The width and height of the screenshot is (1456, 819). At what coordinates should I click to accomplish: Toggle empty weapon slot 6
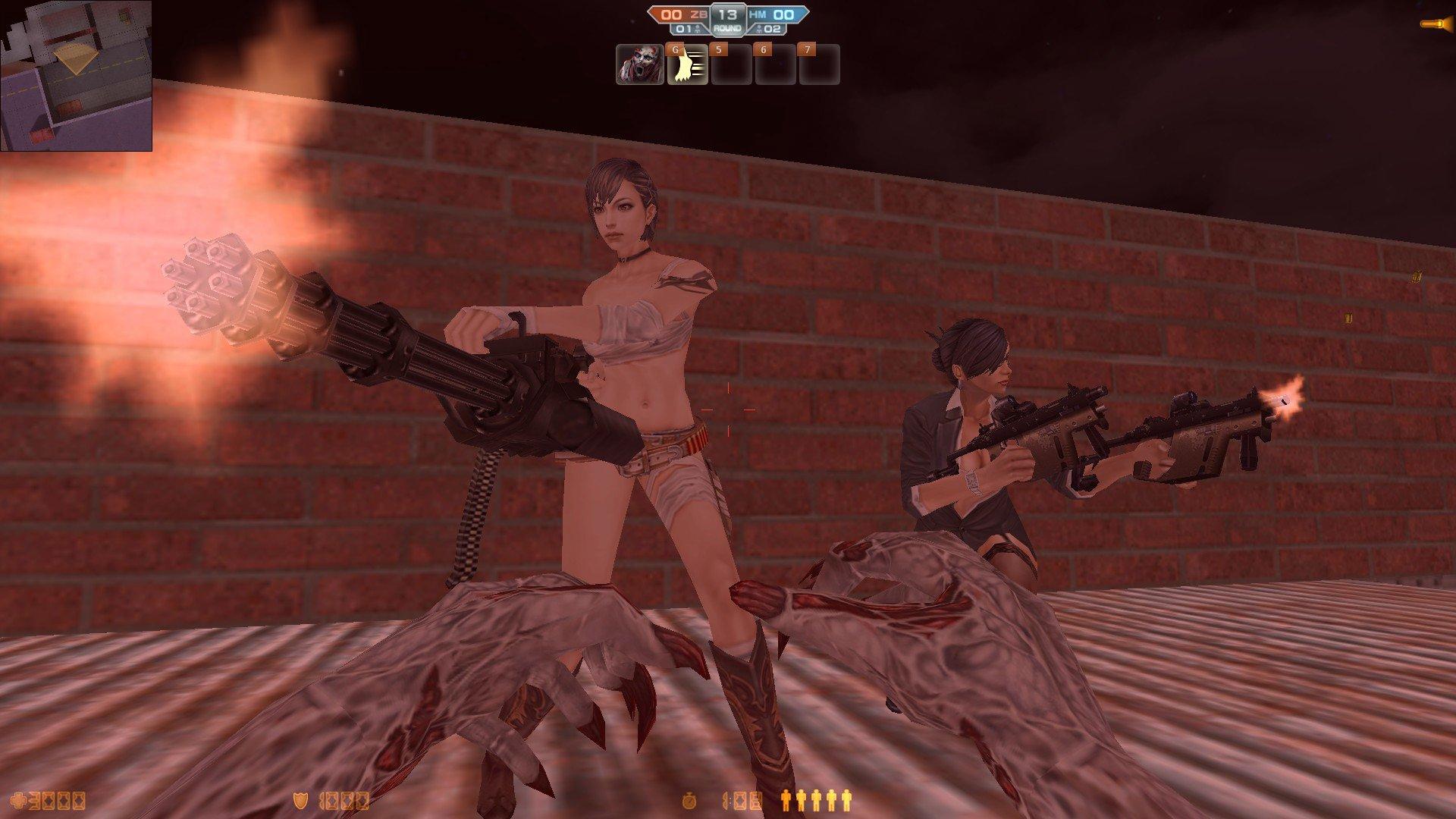[777, 67]
